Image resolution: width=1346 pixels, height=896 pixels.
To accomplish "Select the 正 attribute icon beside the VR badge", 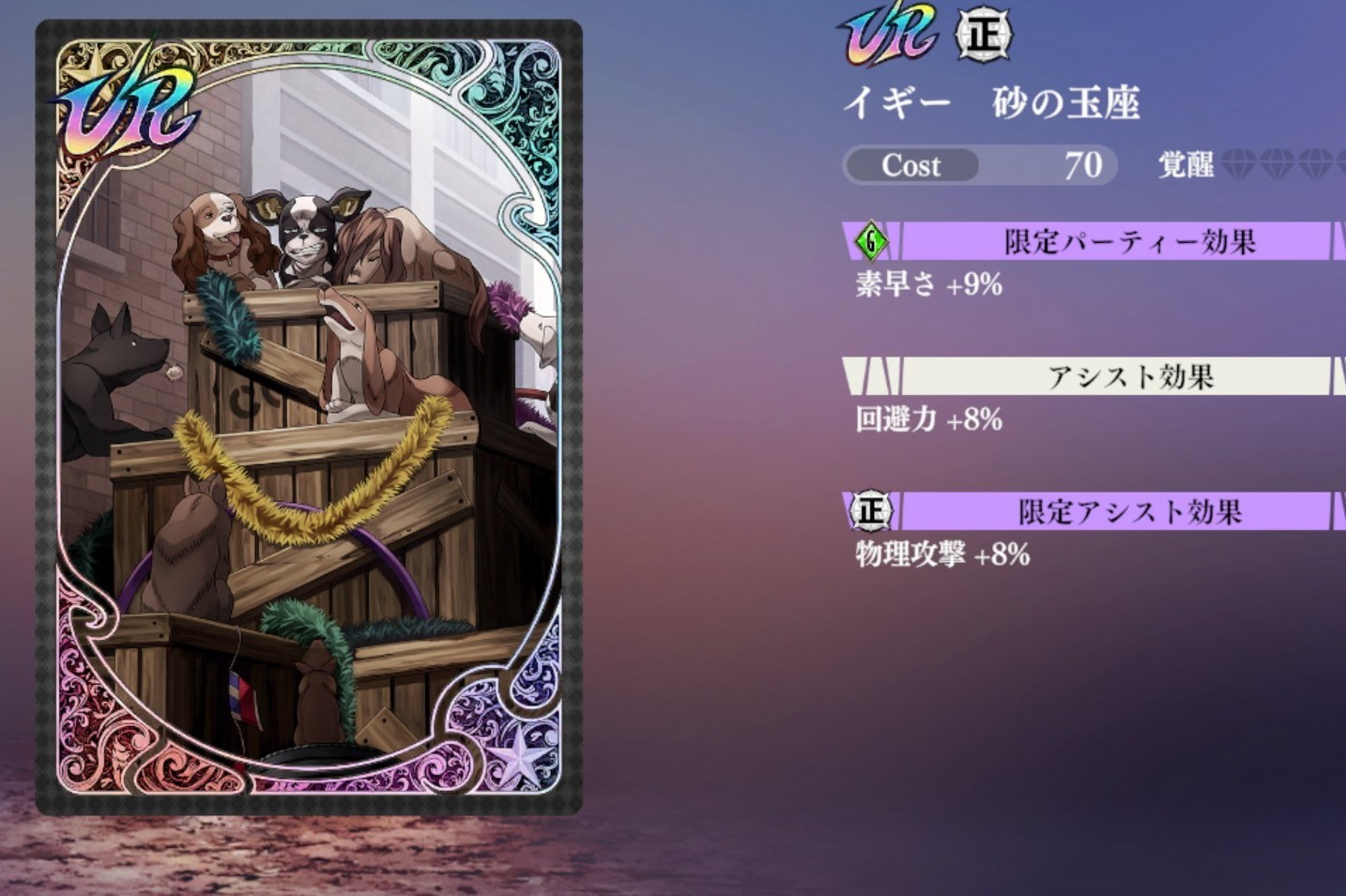I will click(x=983, y=37).
